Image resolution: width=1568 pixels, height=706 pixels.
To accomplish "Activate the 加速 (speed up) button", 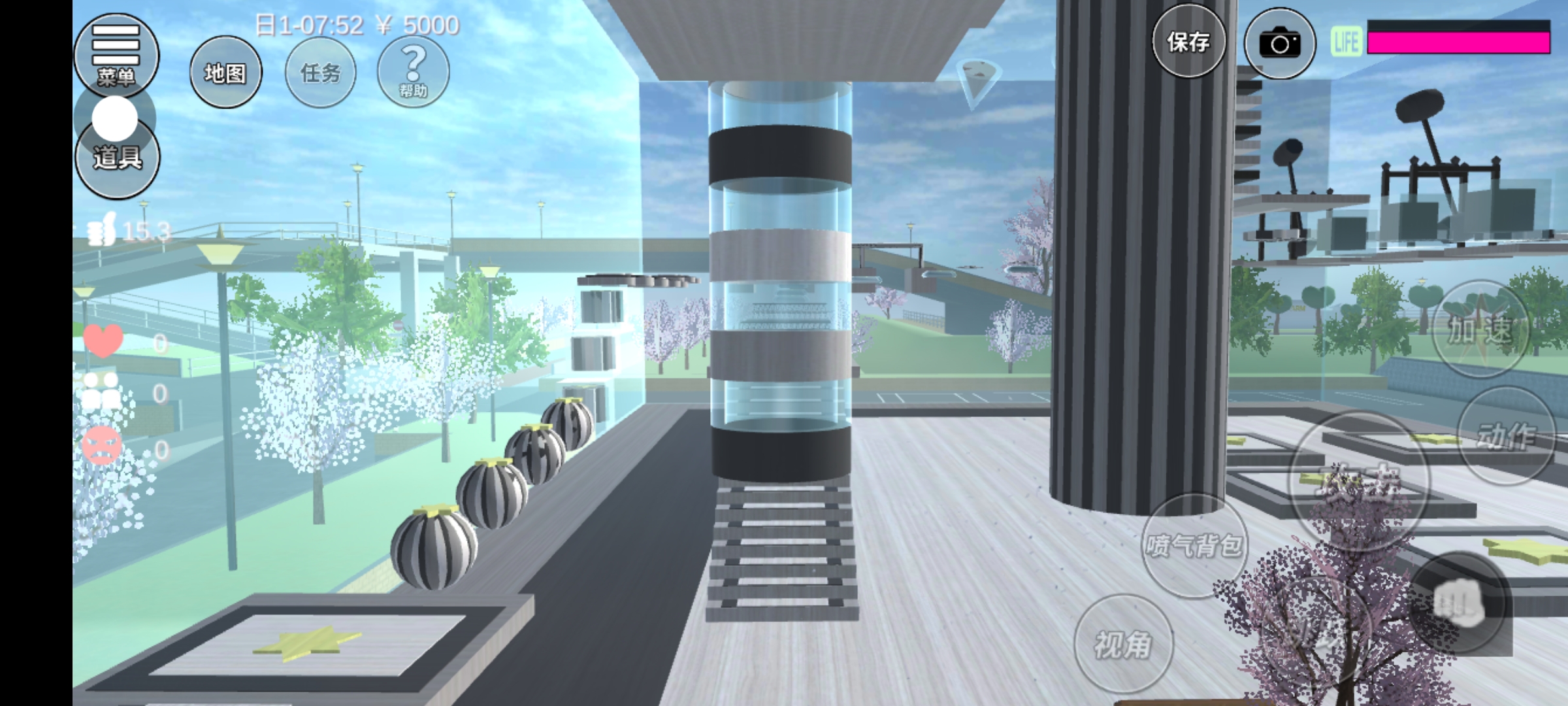I will tap(1480, 329).
